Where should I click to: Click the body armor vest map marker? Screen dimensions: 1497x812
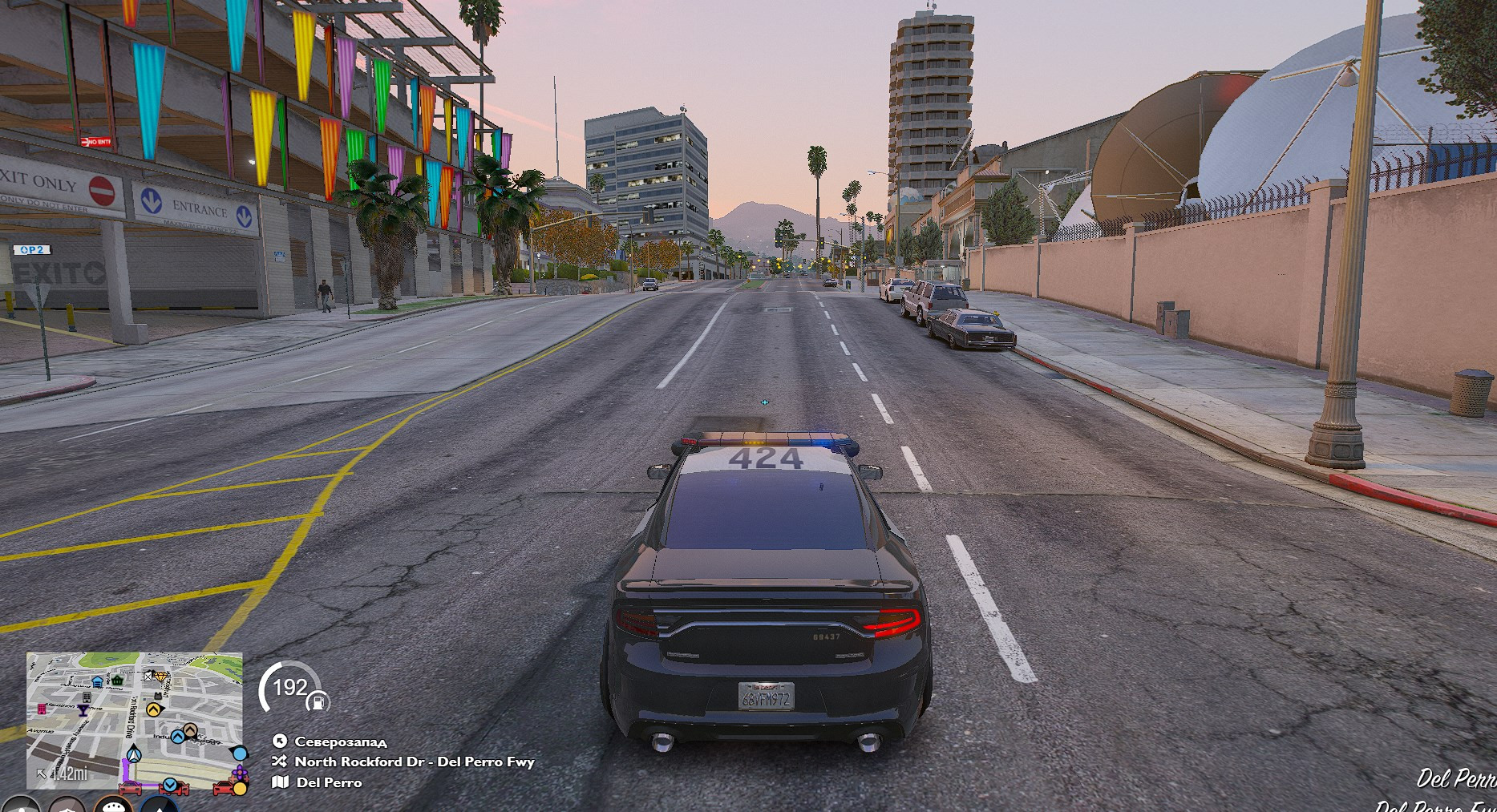point(158,696)
